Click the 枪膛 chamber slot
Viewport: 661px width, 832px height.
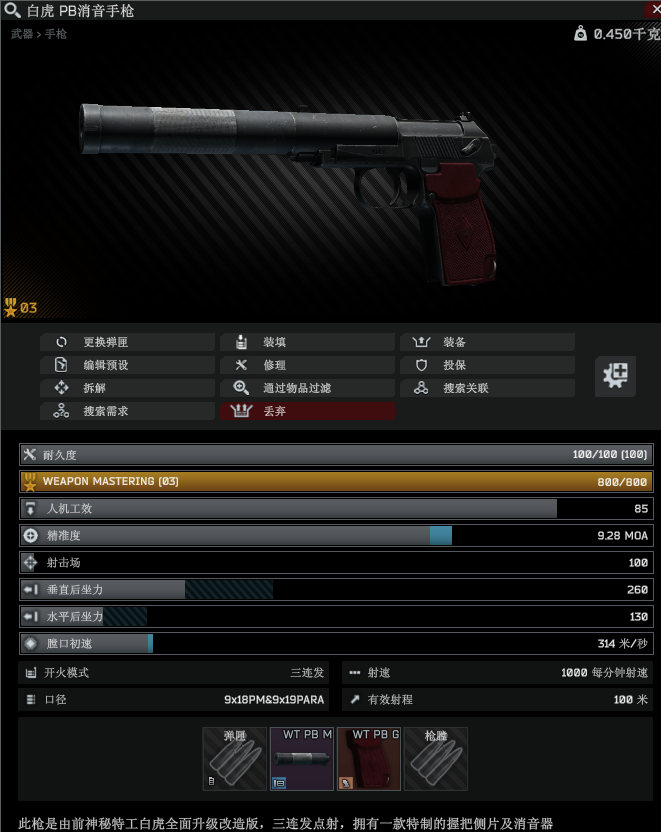click(436, 759)
